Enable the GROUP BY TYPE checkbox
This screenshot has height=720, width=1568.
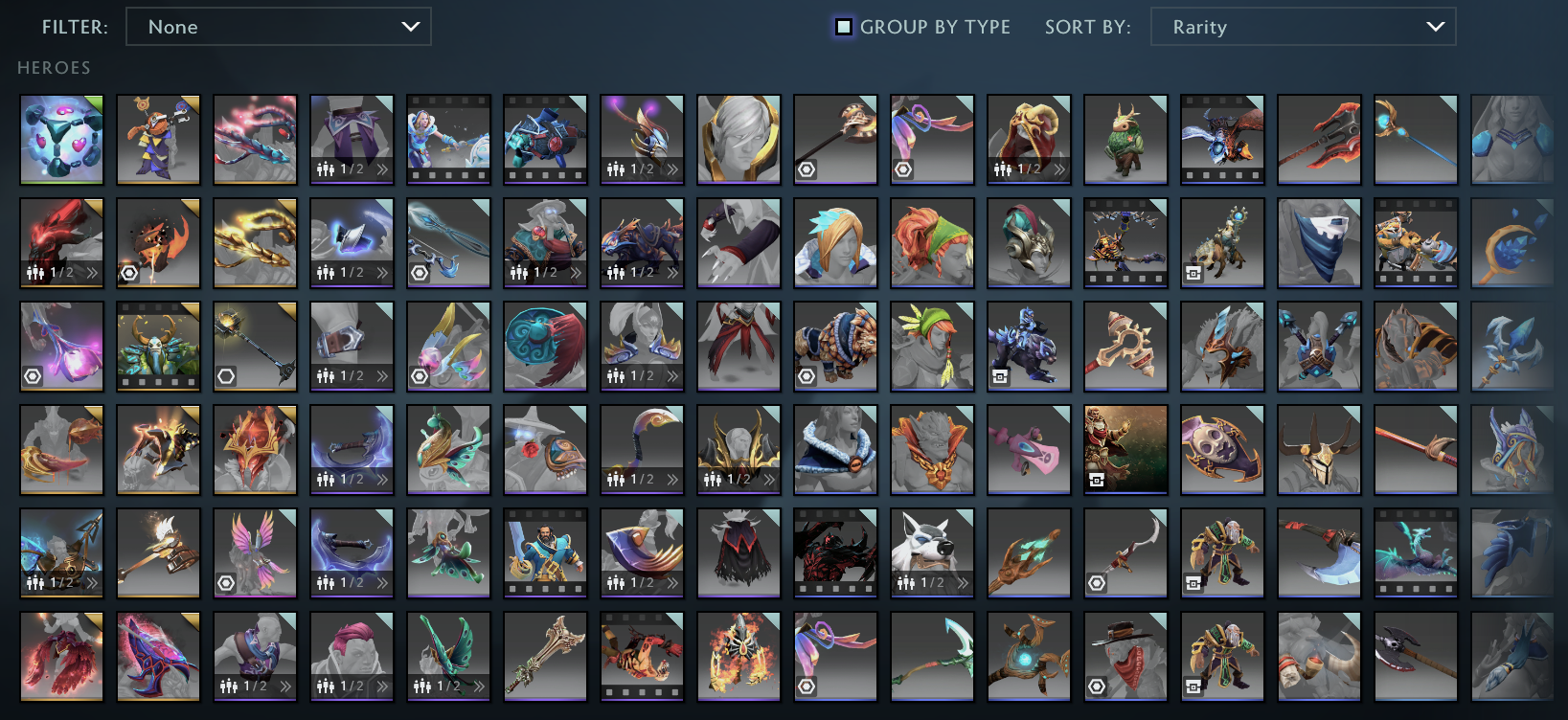(x=844, y=27)
